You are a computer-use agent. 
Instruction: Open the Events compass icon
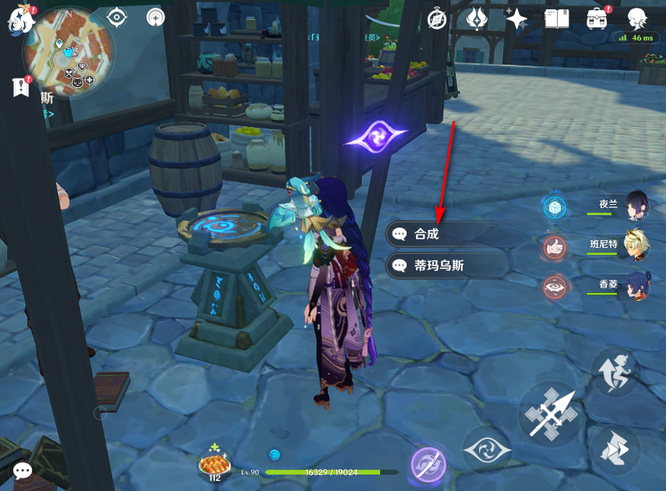point(437,18)
